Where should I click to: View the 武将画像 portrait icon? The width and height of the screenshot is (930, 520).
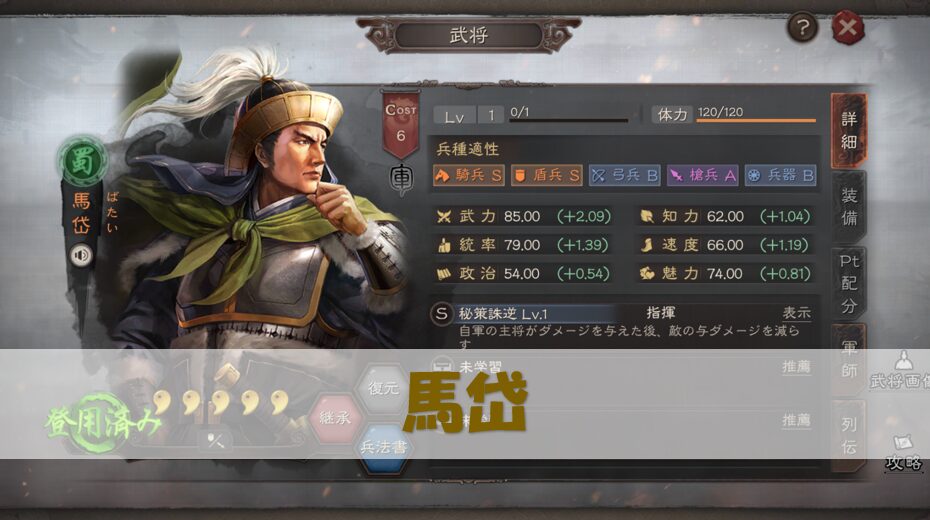click(904, 370)
